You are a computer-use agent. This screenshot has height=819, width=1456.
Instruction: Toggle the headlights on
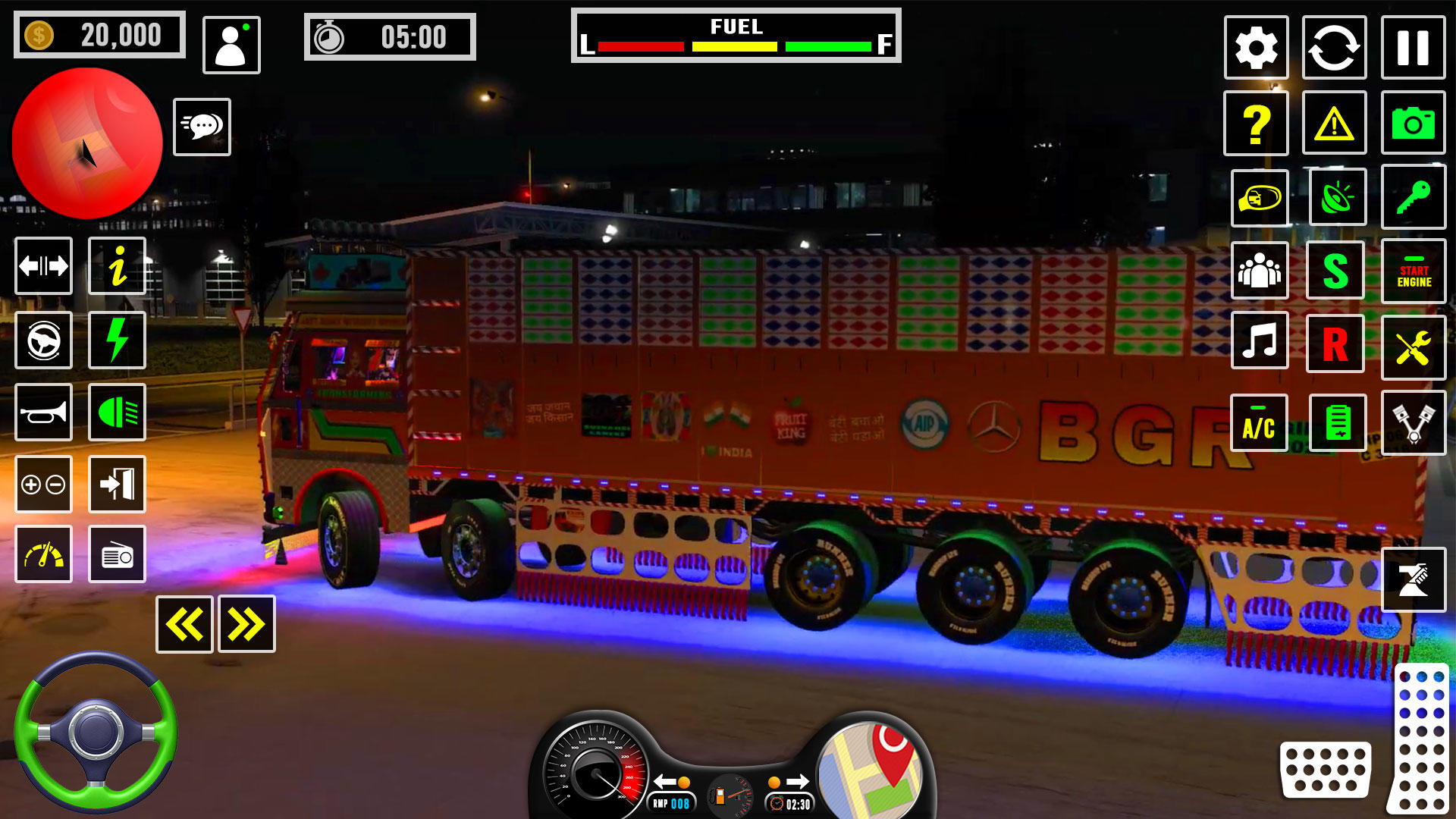click(x=116, y=414)
